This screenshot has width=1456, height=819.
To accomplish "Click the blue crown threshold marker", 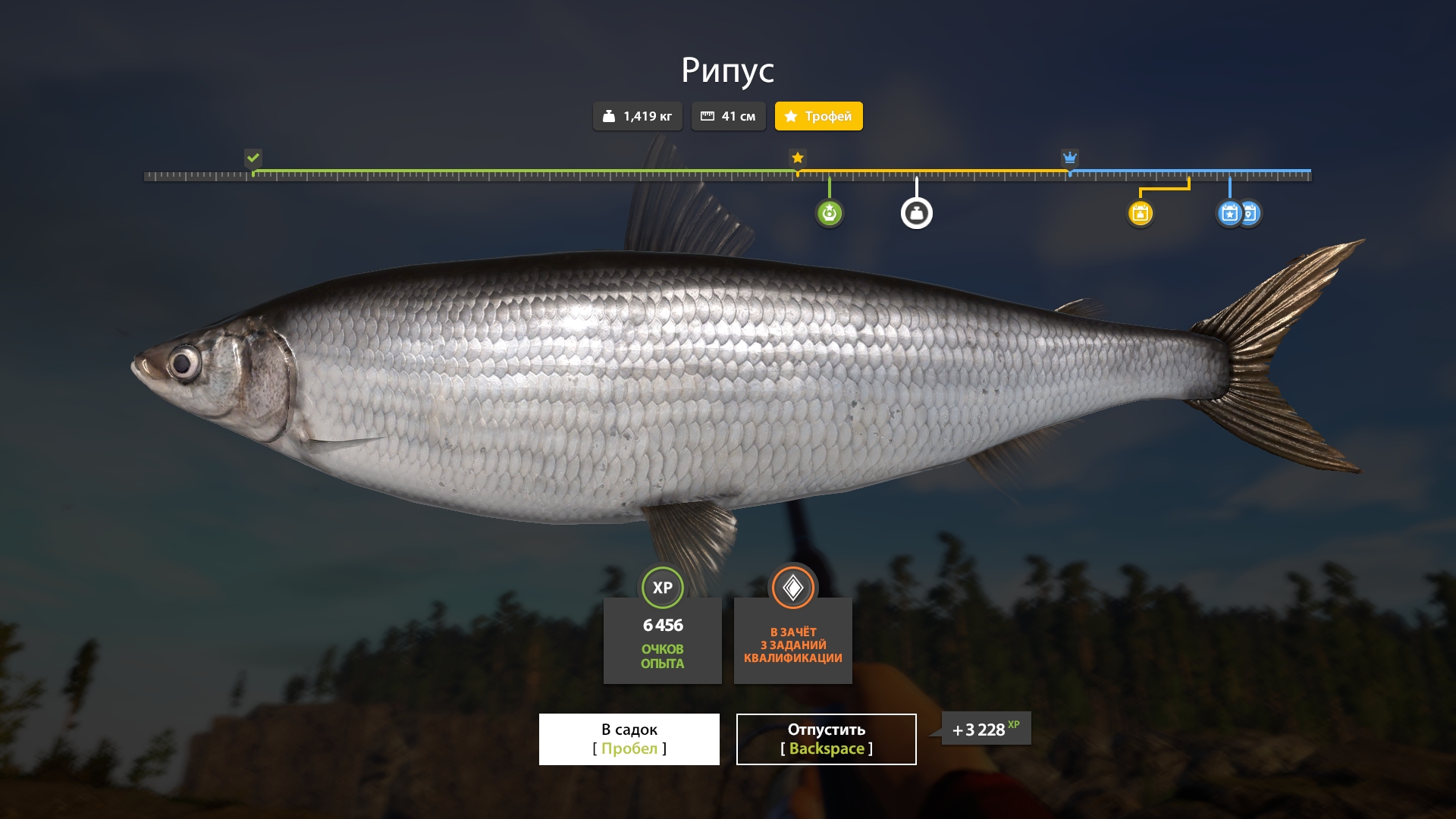I will 1069,158.
